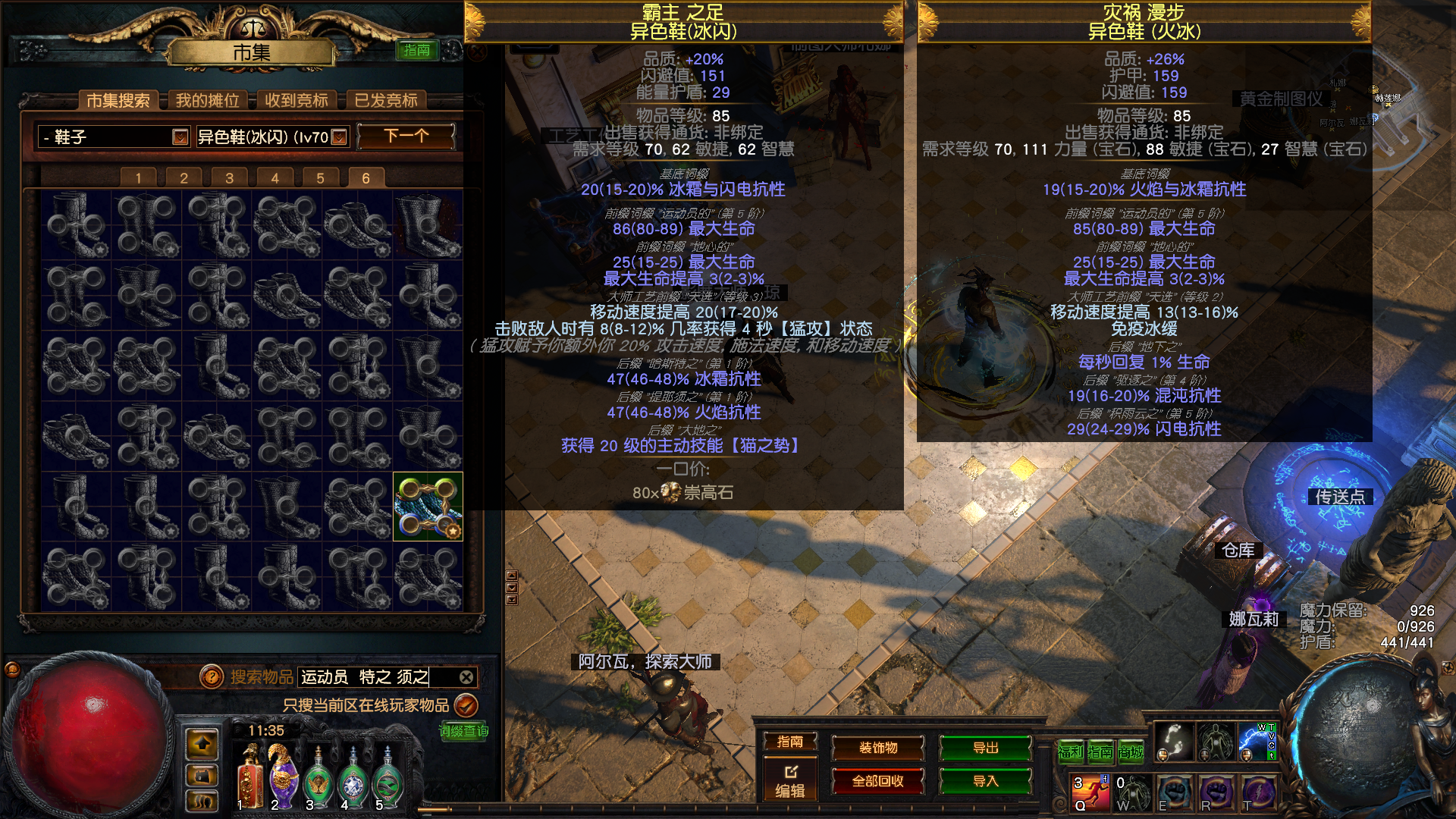Select the 导入 button
This screenshot has height=819, width=1456.
click(985, 781)
